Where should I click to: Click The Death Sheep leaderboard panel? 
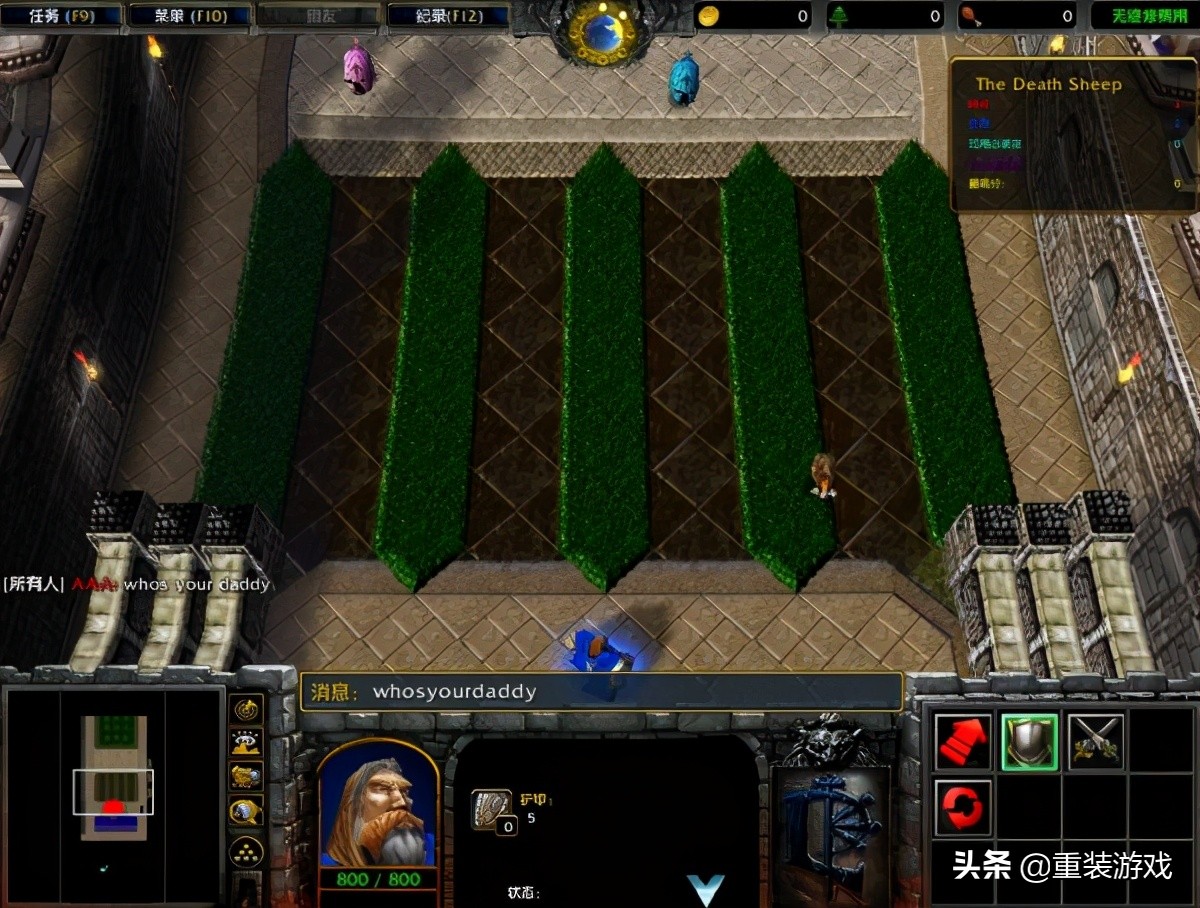point(1071,134)
